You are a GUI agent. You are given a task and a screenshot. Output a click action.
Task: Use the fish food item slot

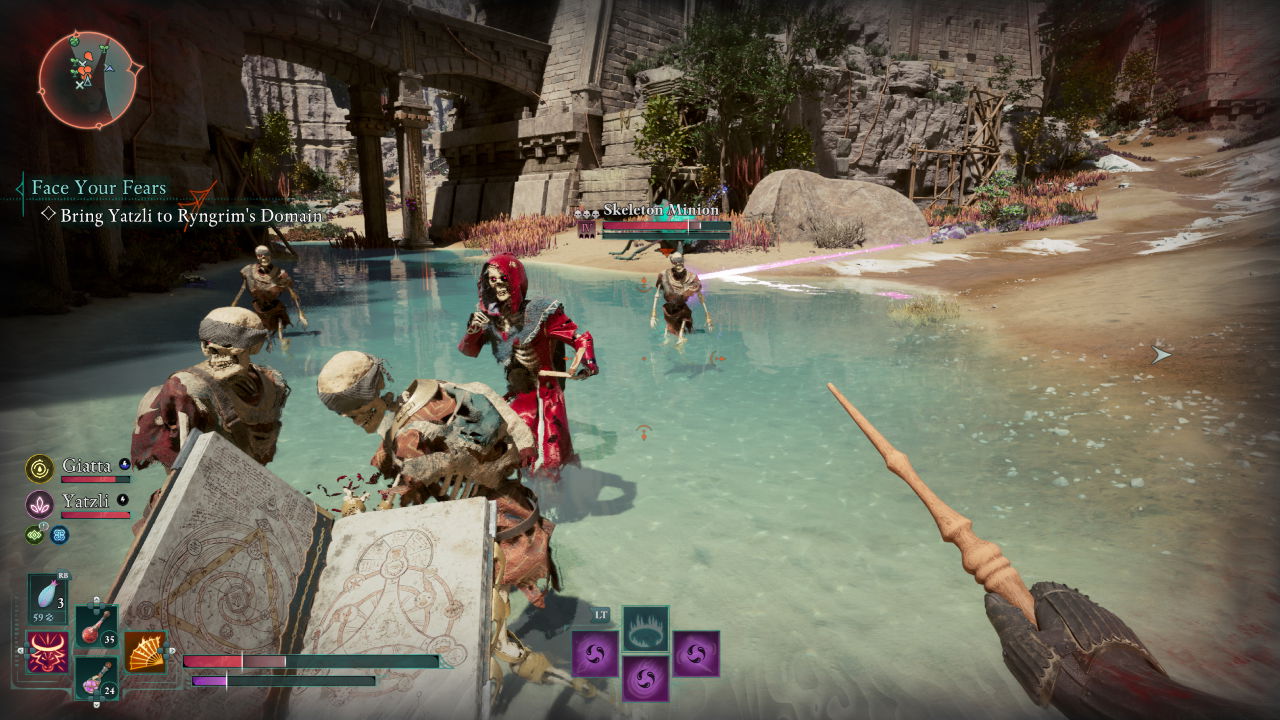click(48, 598)
